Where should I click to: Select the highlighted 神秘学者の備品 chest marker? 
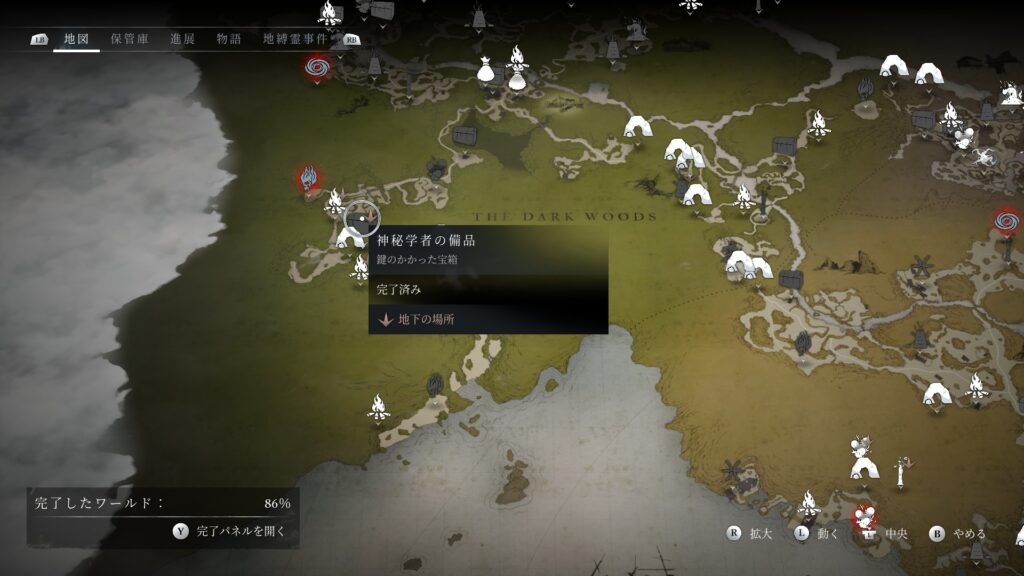(x=361, y=216)
